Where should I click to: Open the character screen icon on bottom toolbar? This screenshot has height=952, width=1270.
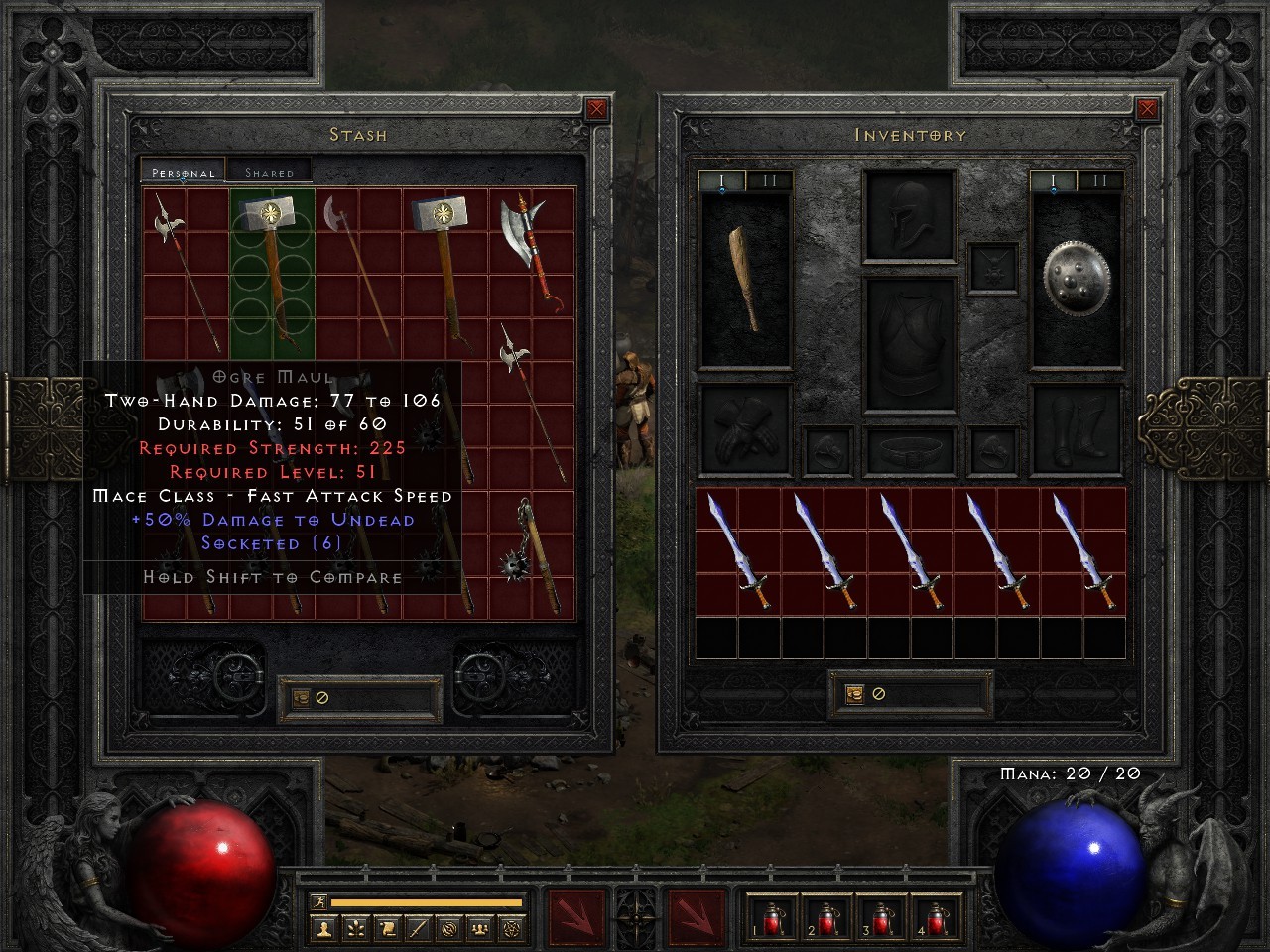pyautogui.click(x=324, y=928)
